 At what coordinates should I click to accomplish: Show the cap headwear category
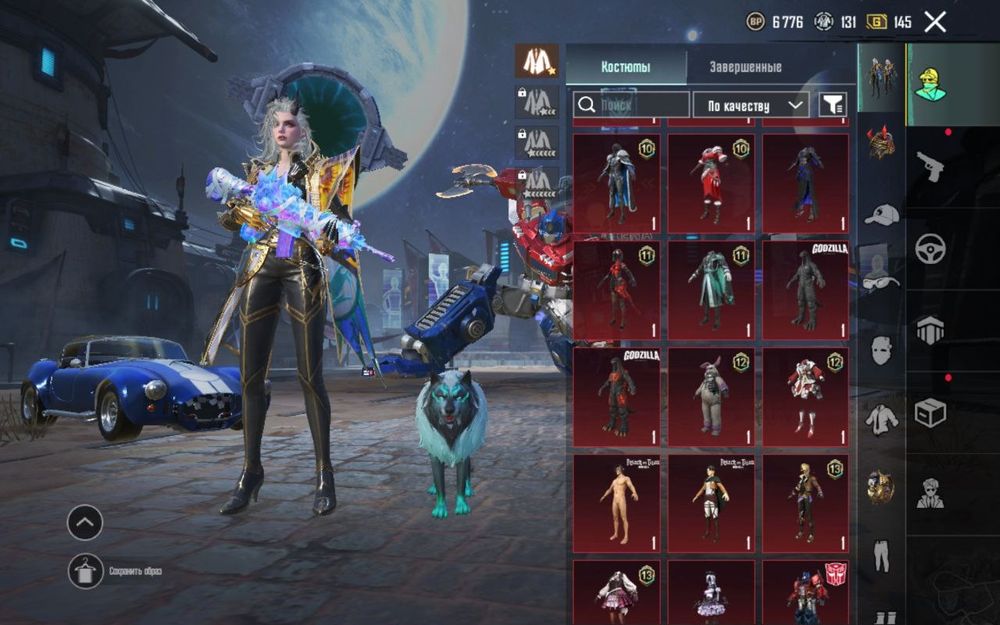tap(881, 214)
